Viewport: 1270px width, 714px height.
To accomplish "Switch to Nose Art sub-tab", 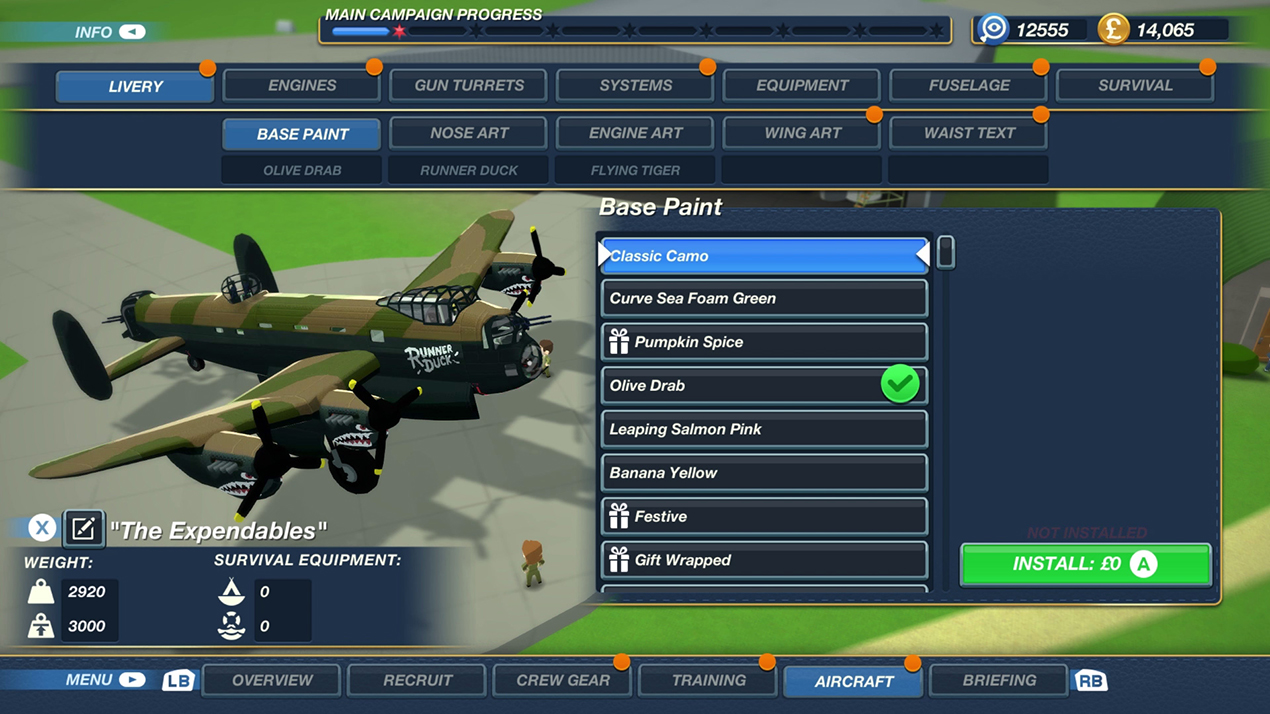I will [469, 133].
